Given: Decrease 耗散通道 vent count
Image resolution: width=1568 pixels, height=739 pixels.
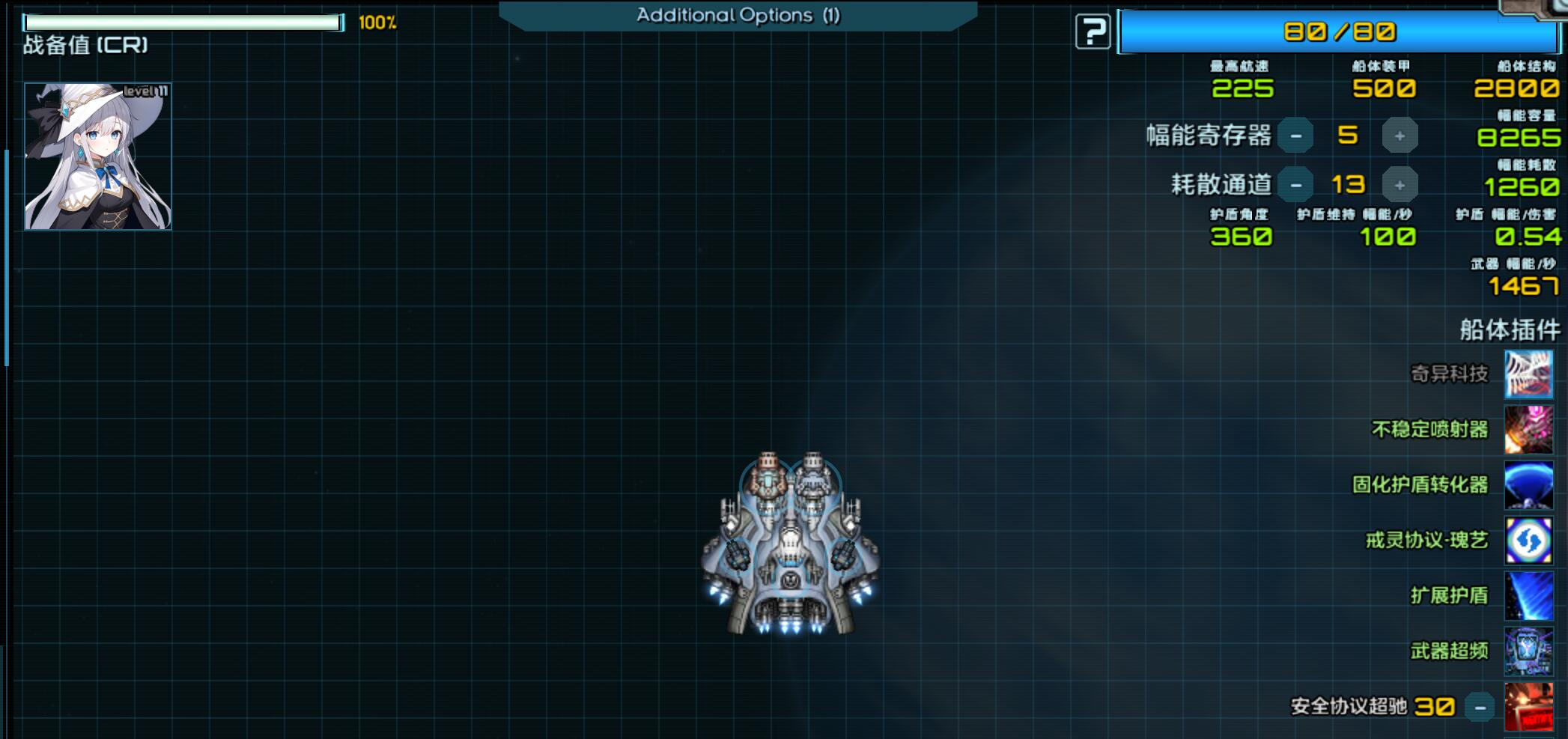Looking at the screenshot, I should tap(1295, 185).
